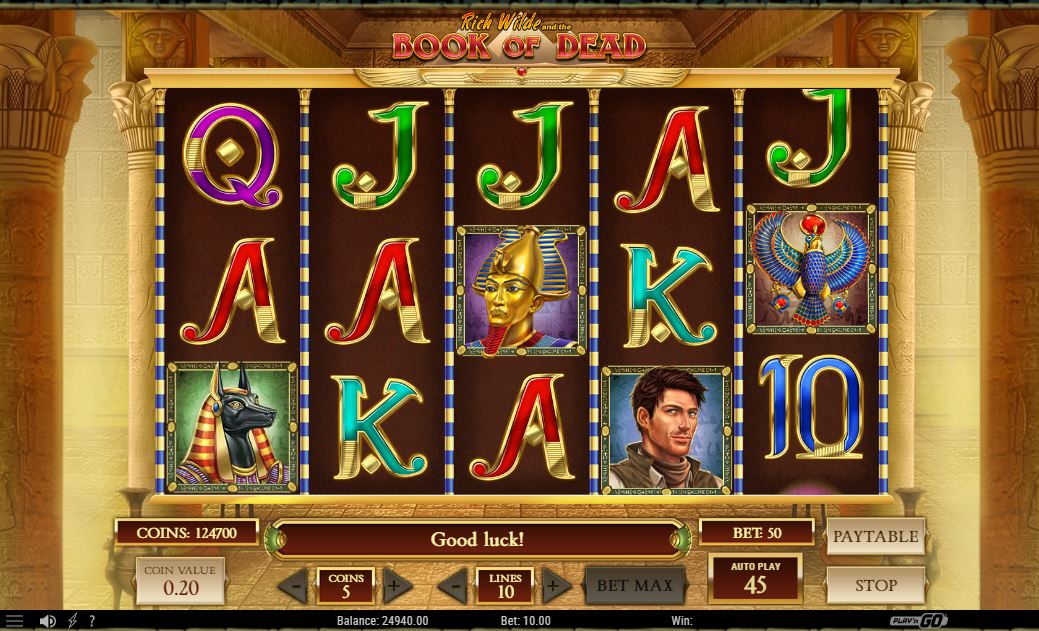This screenshot has height=631, width=1039.
Task: Change the coin value setting
Action: (x=180, y=581)
